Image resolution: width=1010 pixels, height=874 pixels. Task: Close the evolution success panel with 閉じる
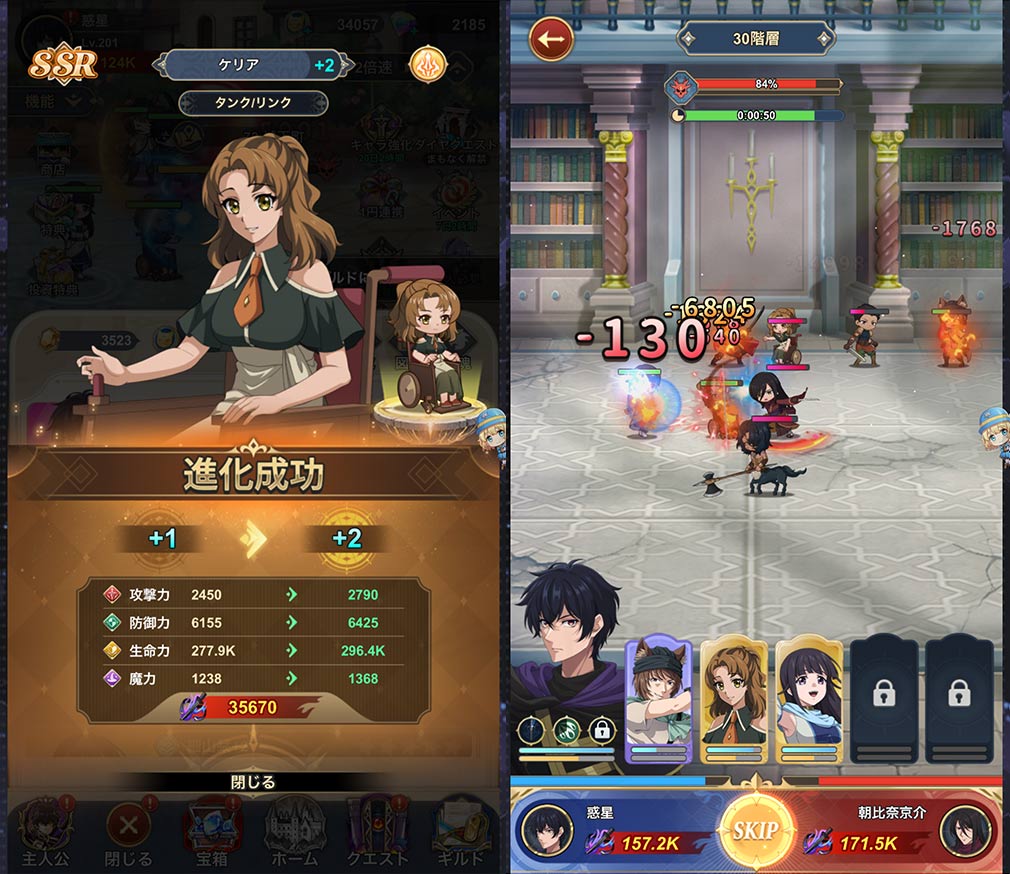[252, 782]
